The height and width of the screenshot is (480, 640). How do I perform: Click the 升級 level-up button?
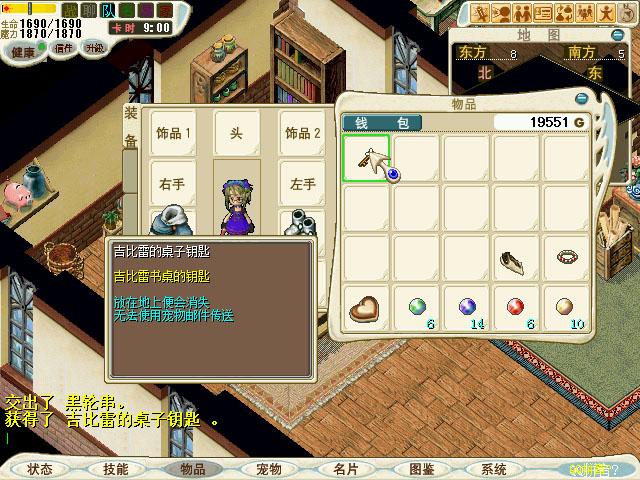point(96,47)
